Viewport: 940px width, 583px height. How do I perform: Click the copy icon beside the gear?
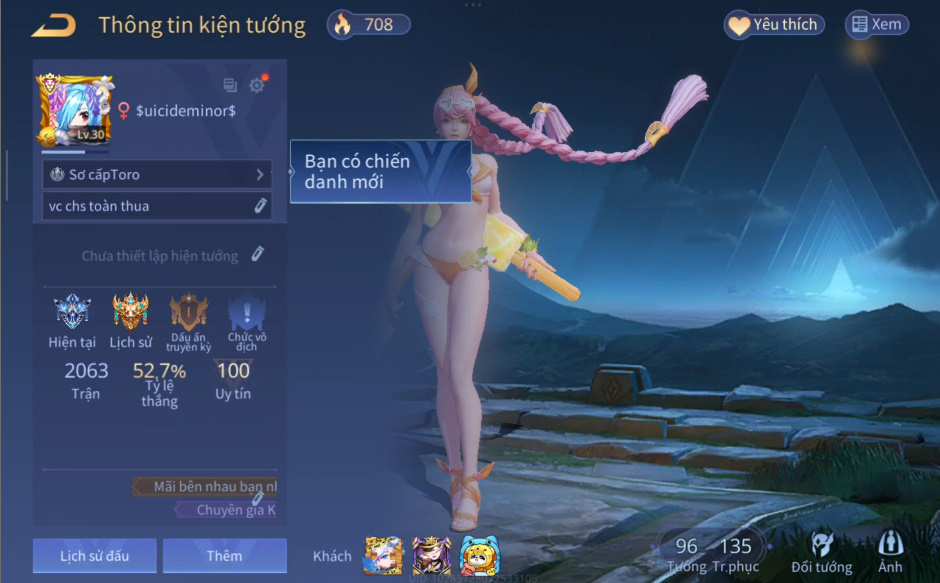coord(230,86)
